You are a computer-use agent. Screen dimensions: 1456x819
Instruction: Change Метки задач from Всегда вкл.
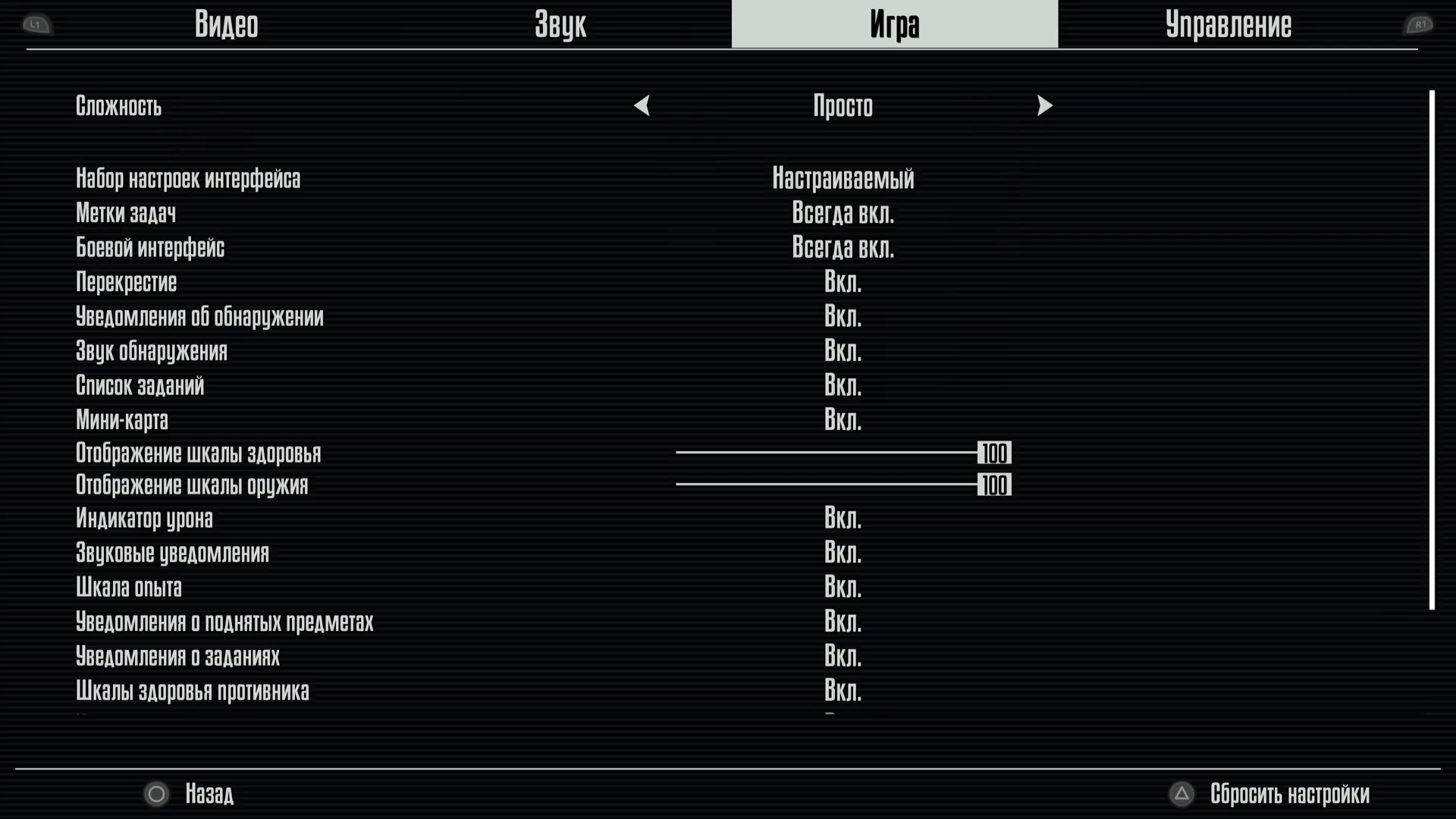click(x=843, y=213)
